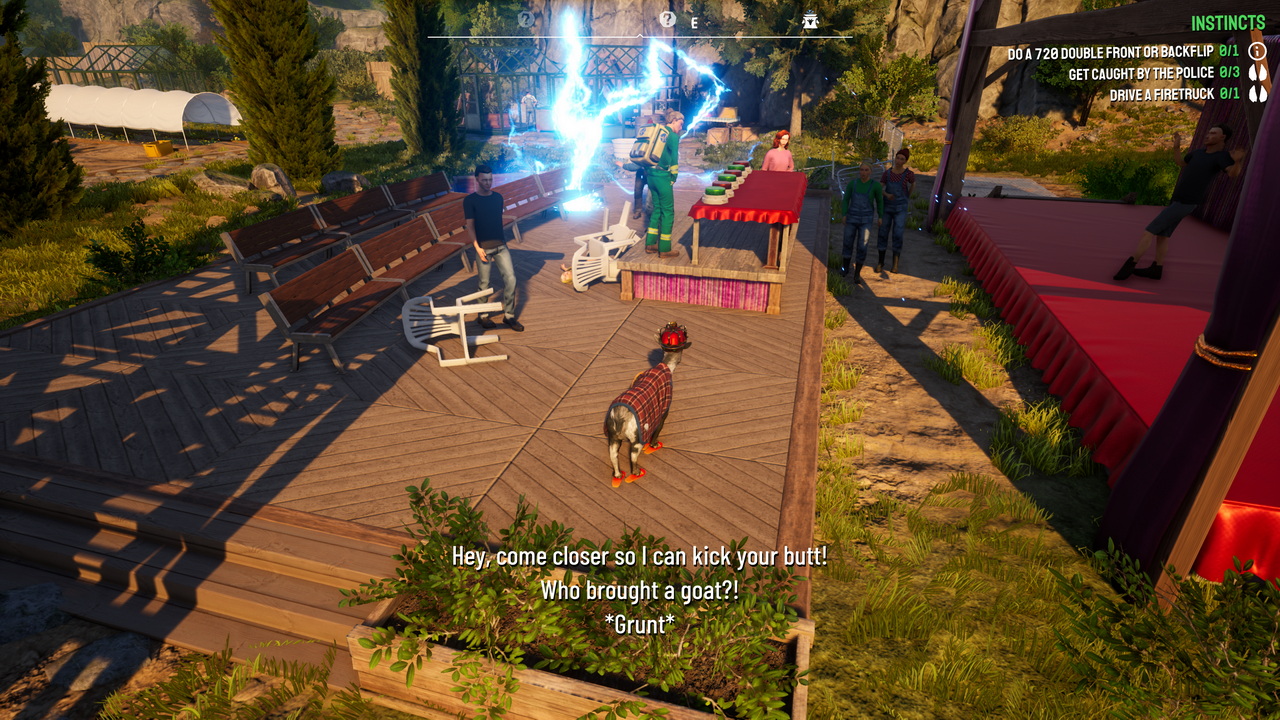Choose the Get Caught by the Police instinct
The image size is (1280, 720).
tap(1140, 74)
